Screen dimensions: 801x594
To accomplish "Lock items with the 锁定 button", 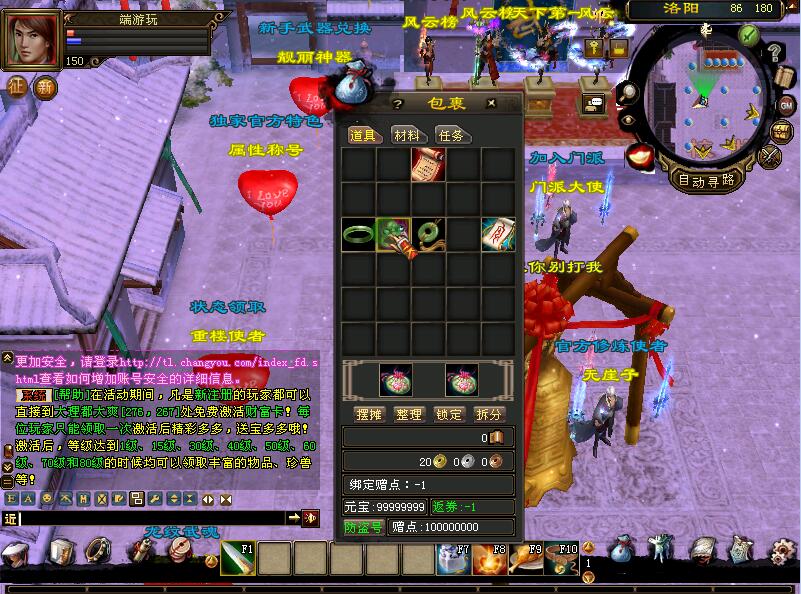I will click(x=449, y=414).
